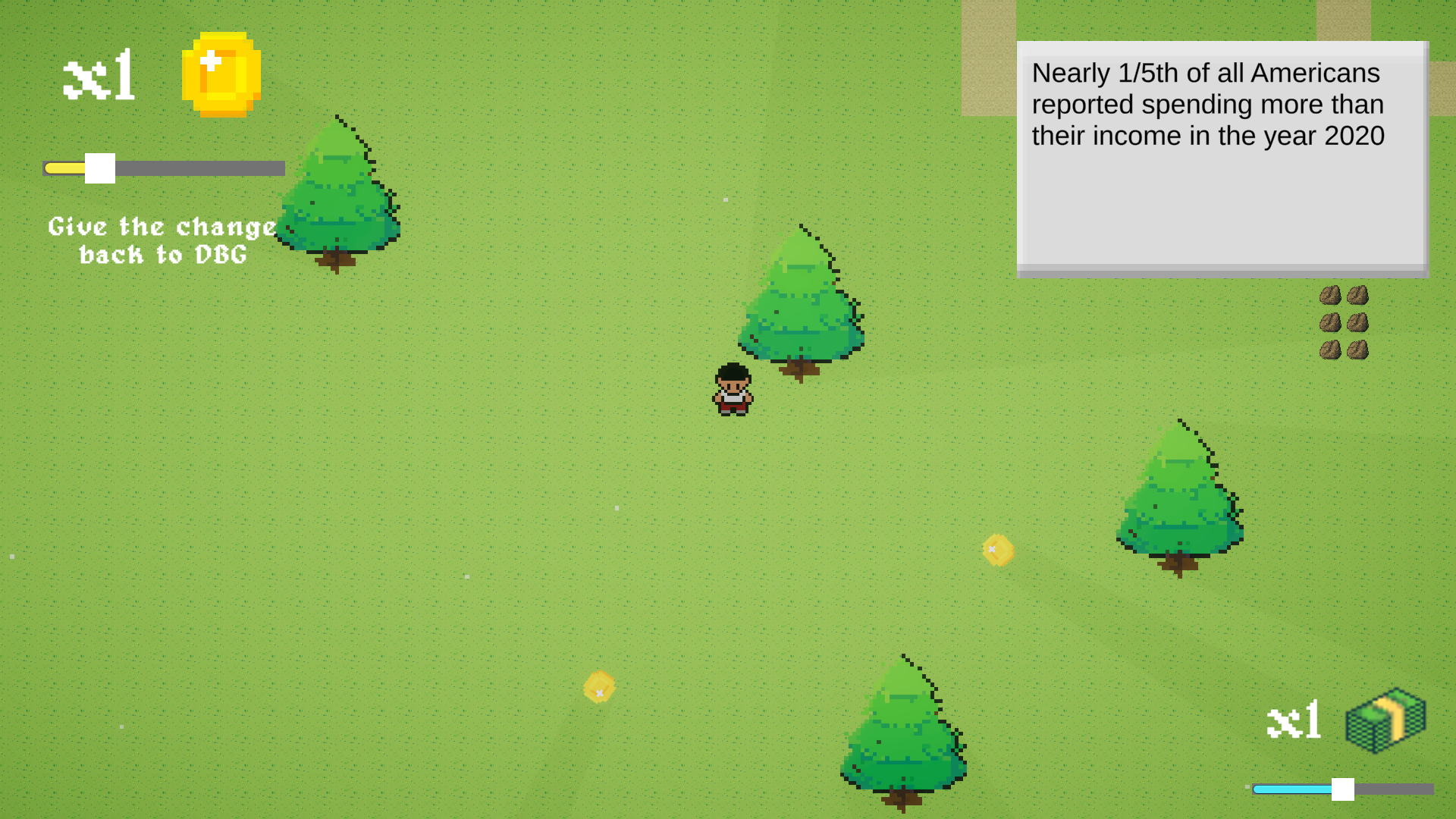The width and height of the screenshot is (1456, 819).
Task: Select the 'Give the change back' objective
Action: pyautogui.click(x=163, y=240)
